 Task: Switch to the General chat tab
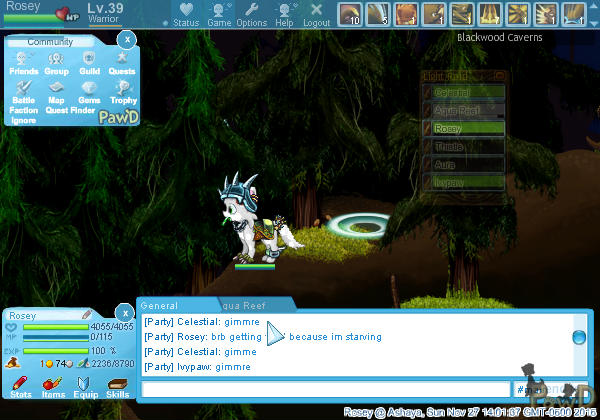pos(160,305)
